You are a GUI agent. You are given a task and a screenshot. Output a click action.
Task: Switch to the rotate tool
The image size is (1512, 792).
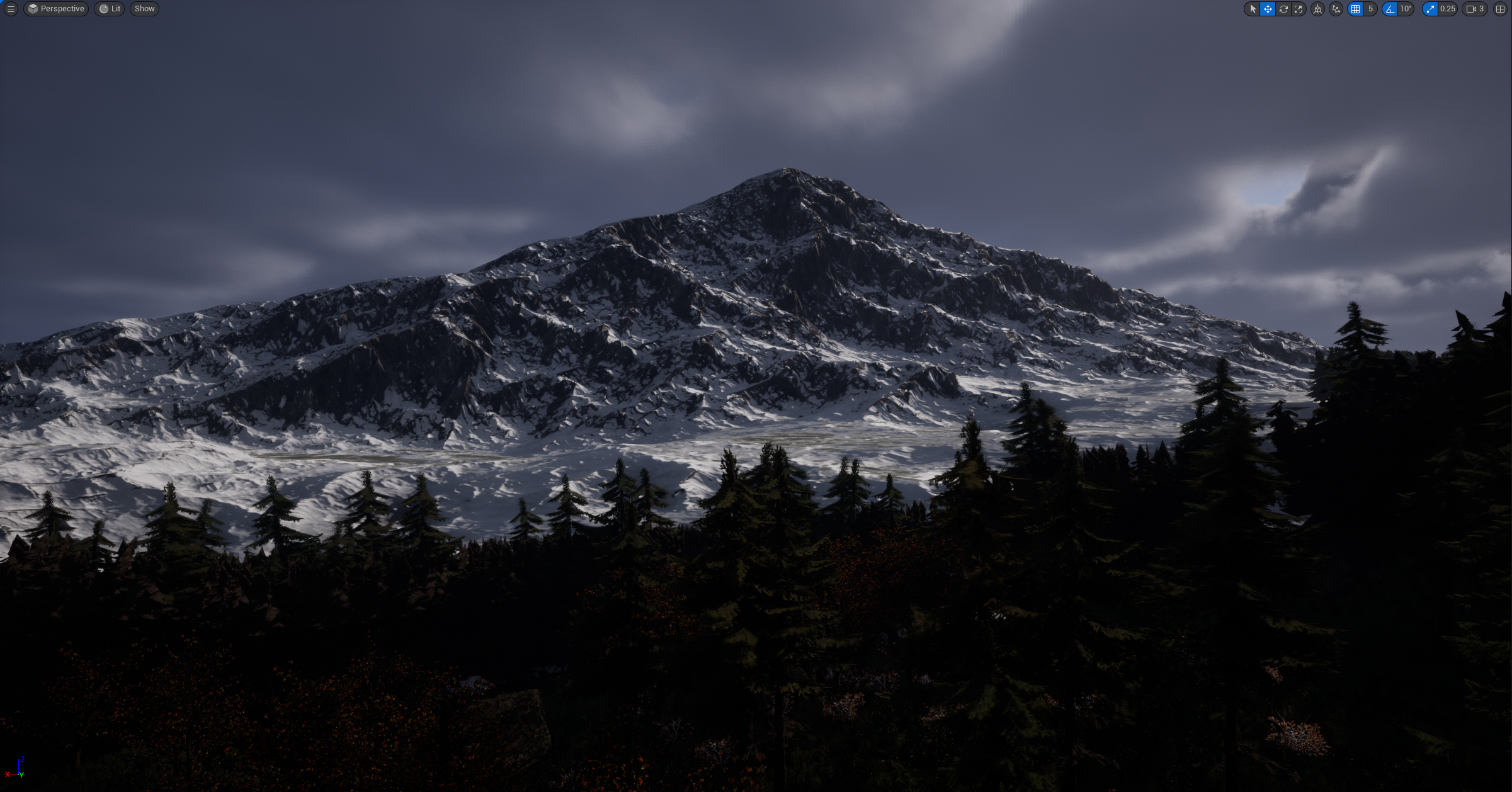point(1283,9)
